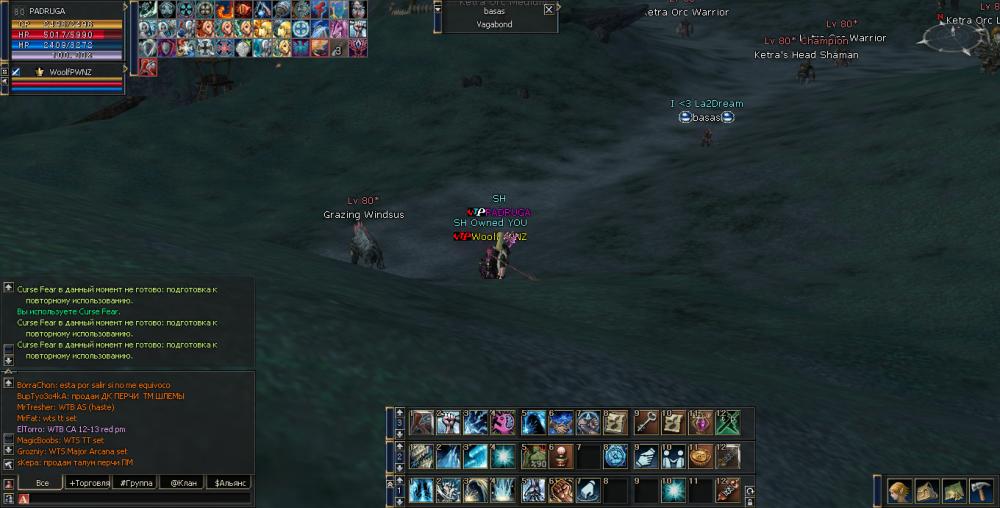The width and height of the screenshot is (1000, 508).
Task: Use the item stacked x90 in middle hotbar
Action: pyautogui.click(x=533, y=457)
